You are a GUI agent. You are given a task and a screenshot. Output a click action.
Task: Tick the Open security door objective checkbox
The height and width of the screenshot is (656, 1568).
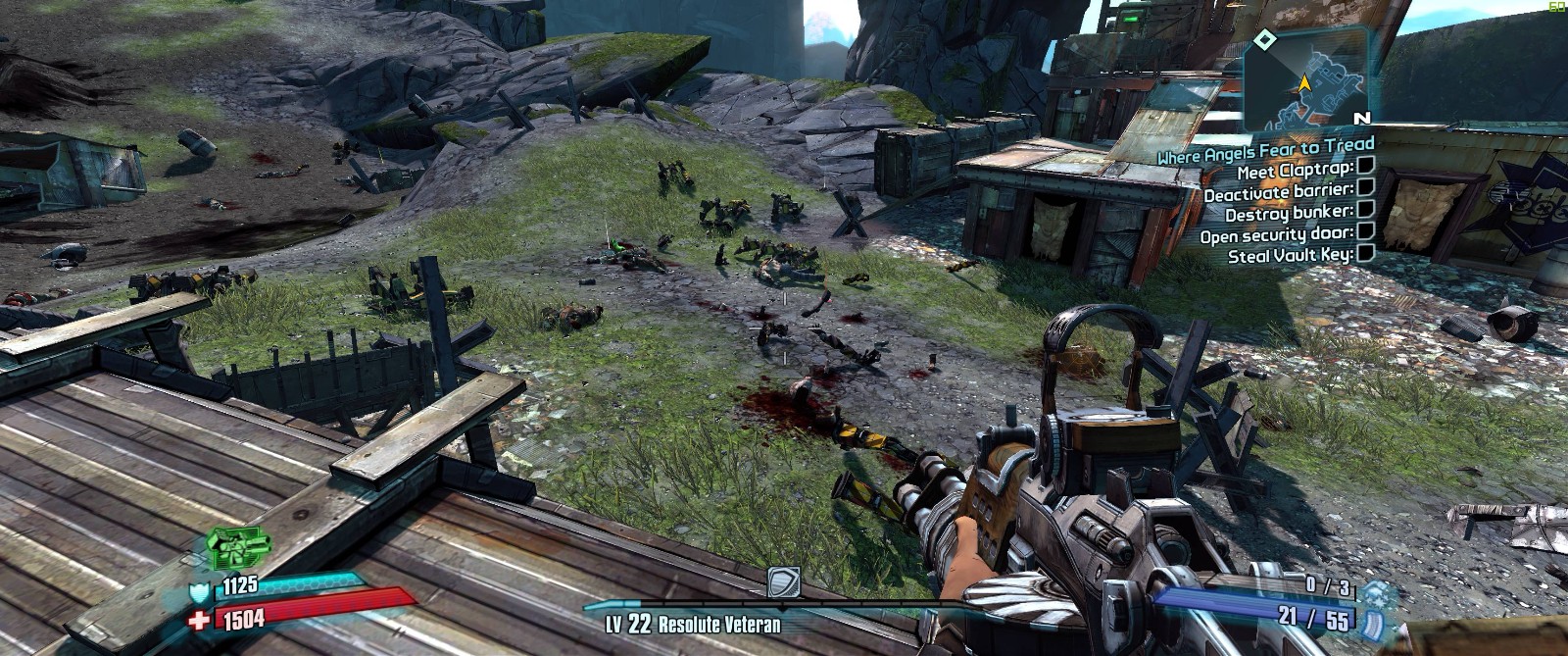1365,231
